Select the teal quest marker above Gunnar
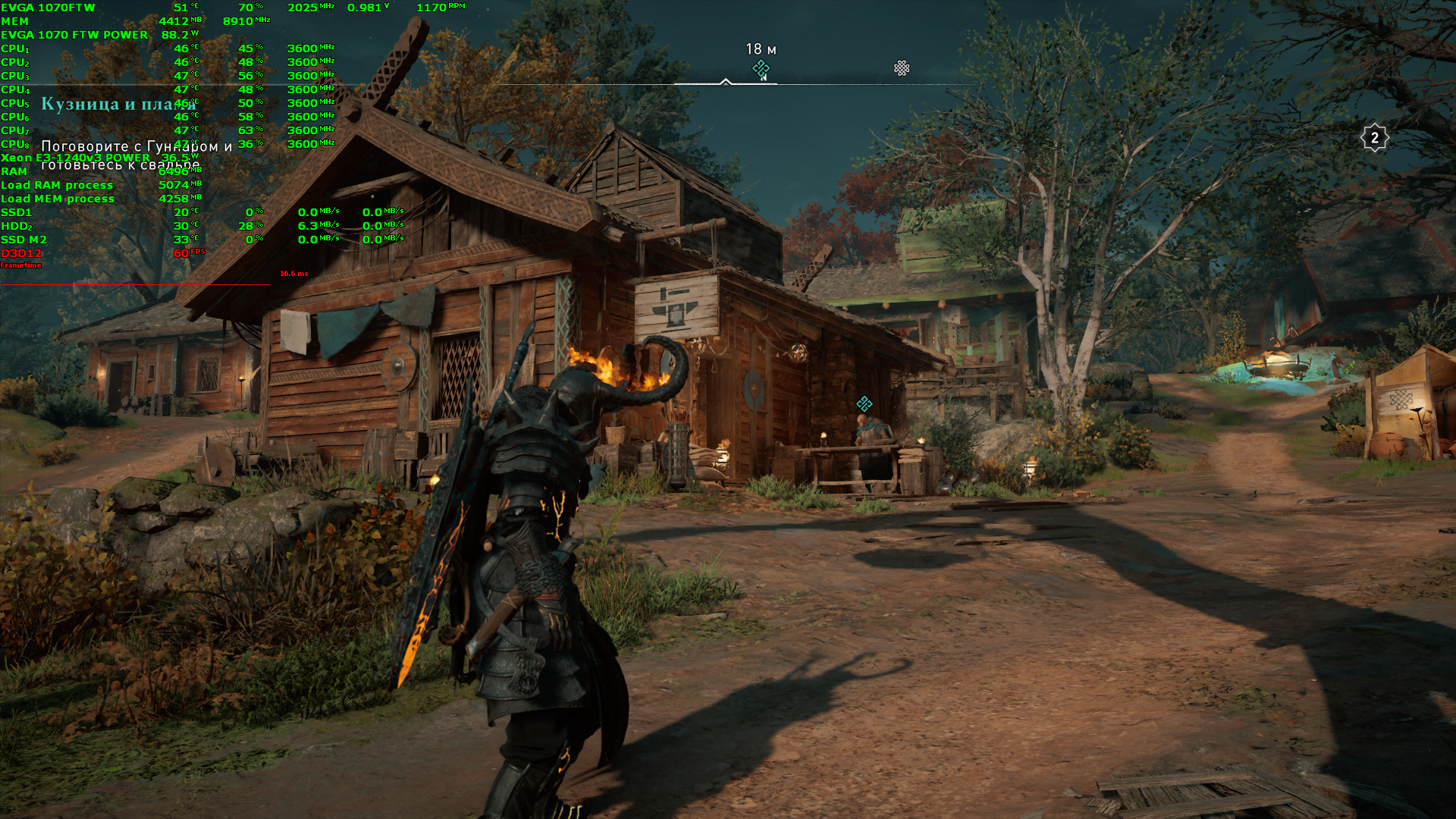 [864, 403]
